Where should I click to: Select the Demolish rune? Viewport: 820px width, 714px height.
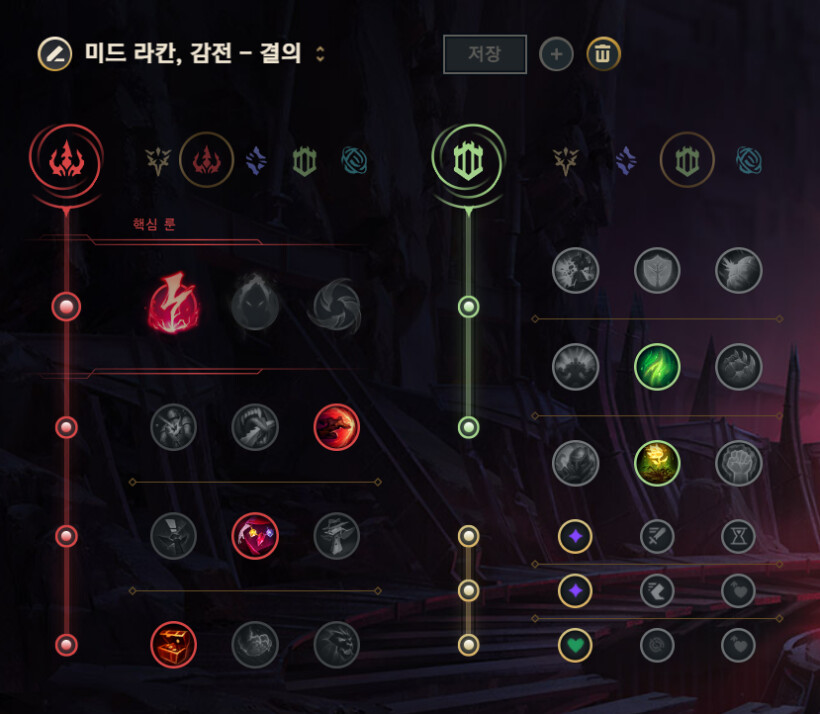(x=576, y=270)
